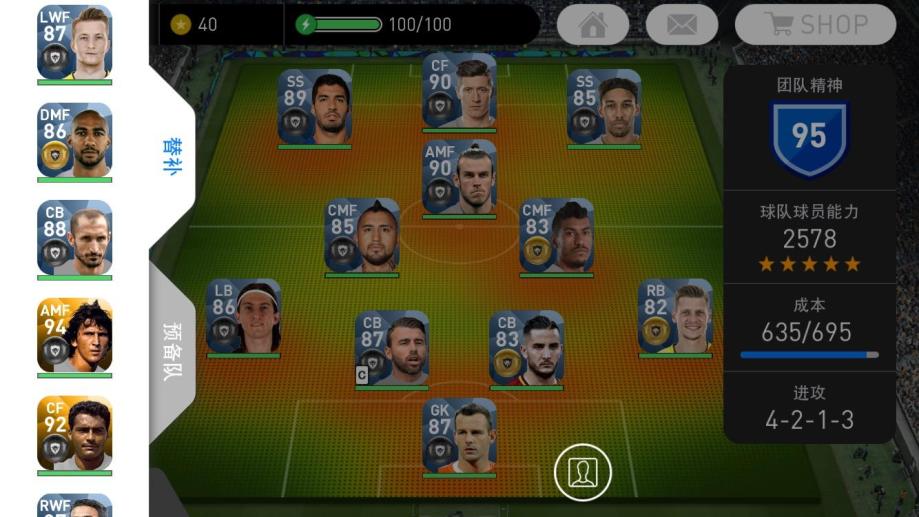Image resolution: width=919 pixels, height=517 pixels.
Task: Select the captain CB 87 card
Action: [x=392, y=348]
